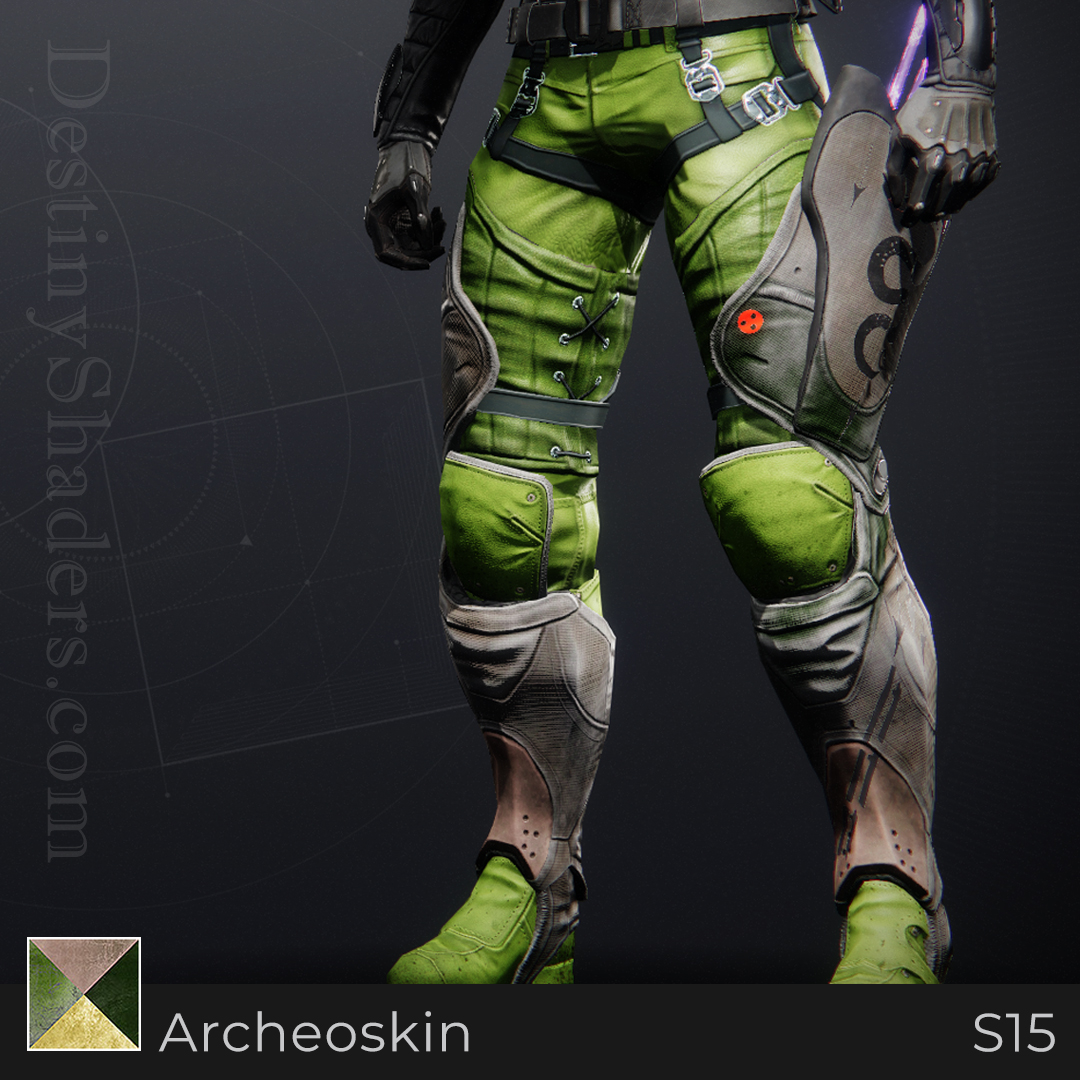Select the Archeoskin shader swatch icon
This screenshot has height=1080, width=1080.
click(84, 994)
